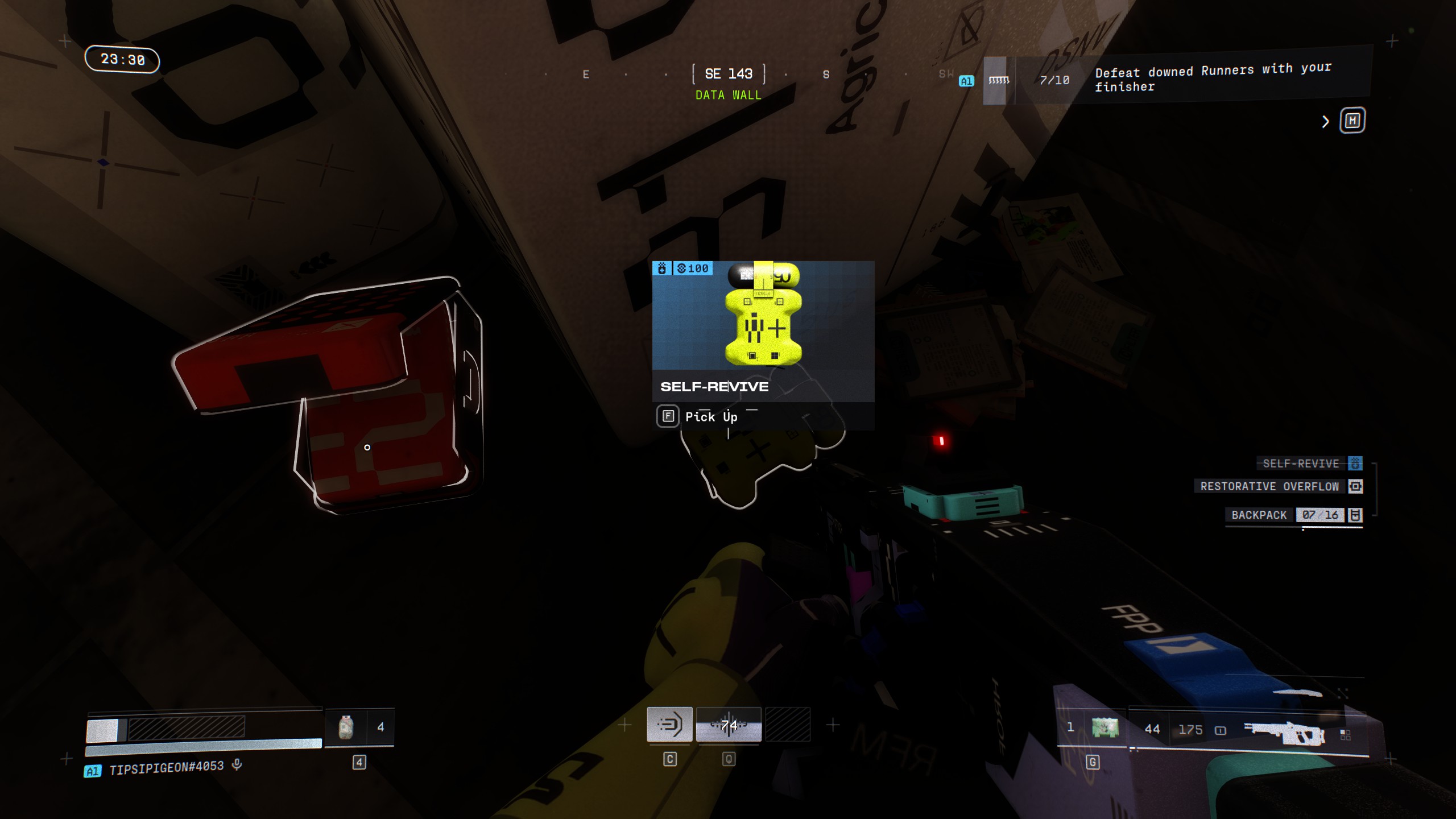The width and height of the screenshot is (1456, 819).
Task: Activate the waveform ability showing 74
Action: pos(729,725)
